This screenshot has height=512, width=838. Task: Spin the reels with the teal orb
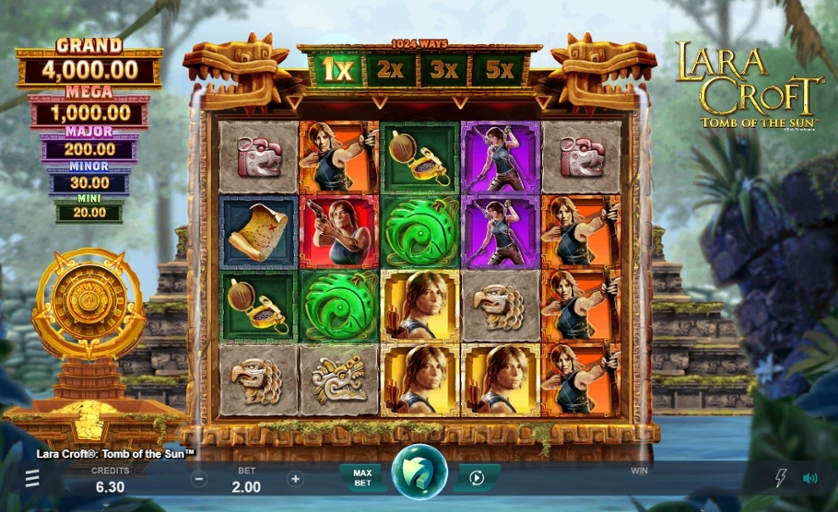click(x=419, y=474)
